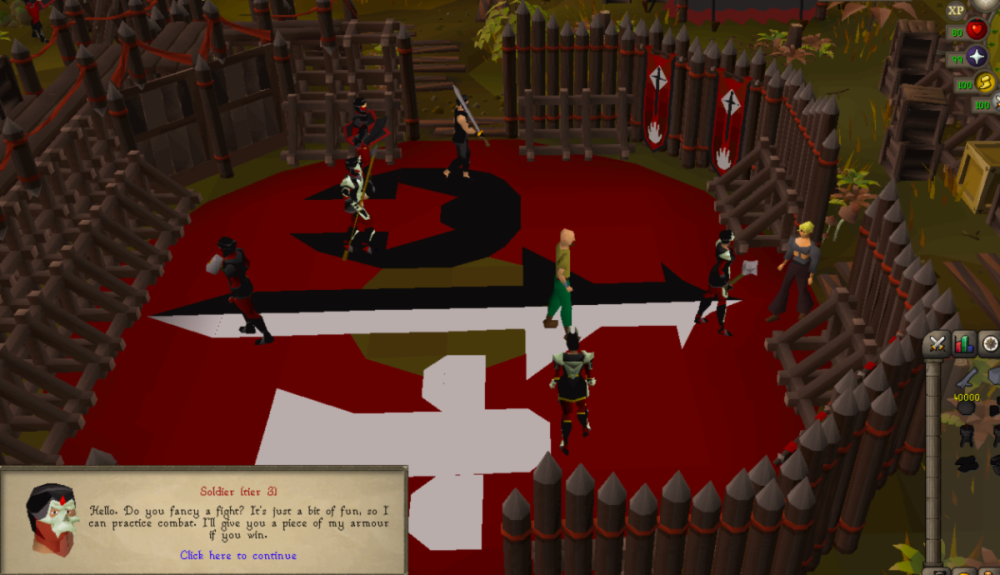Open the Combat Options crossed swords tab

click(937, 344)
